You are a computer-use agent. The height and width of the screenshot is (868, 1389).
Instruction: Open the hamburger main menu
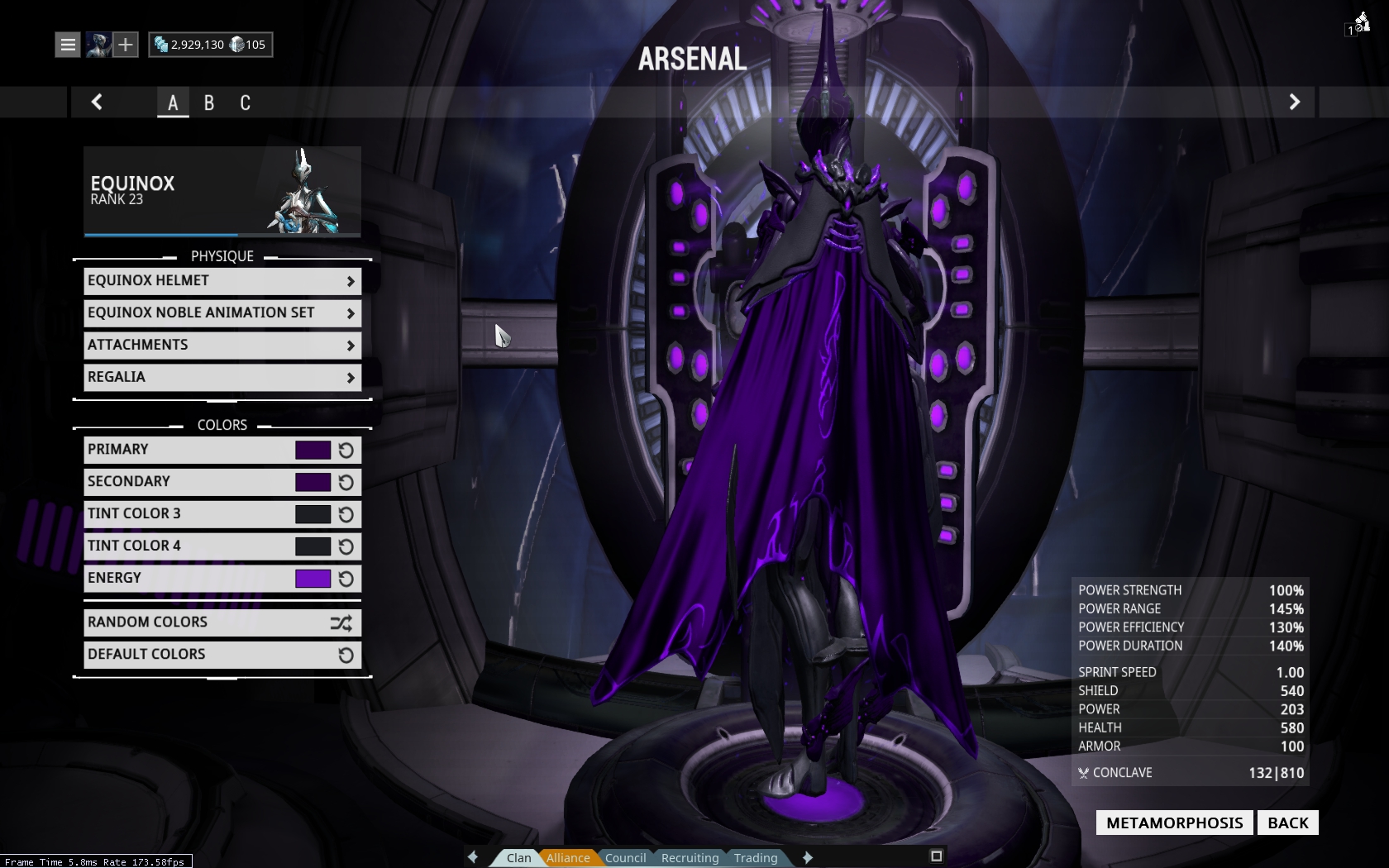pyautogui.click(x=68, y=45)
